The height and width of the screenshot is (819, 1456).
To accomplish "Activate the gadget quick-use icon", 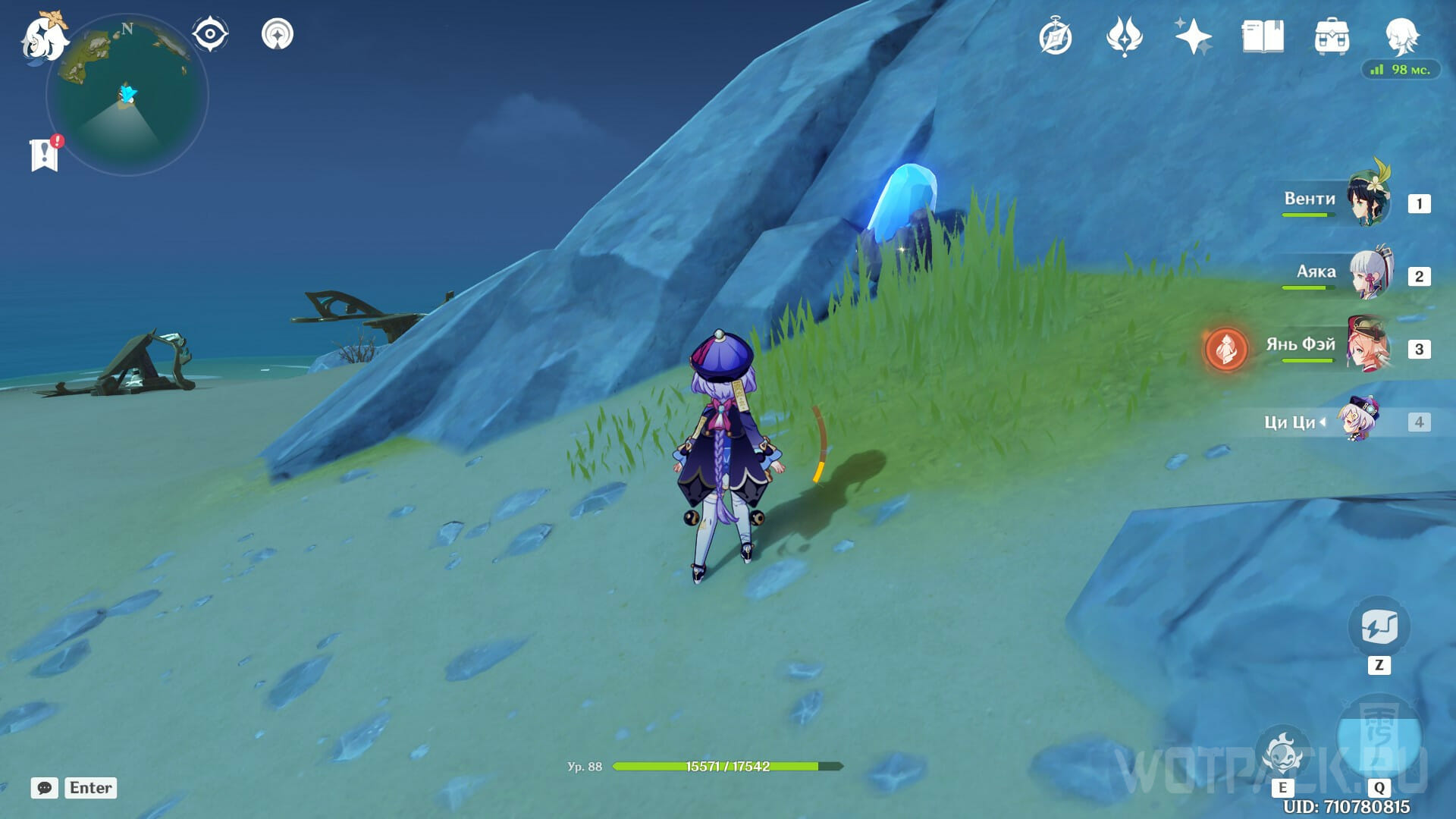I will pos(1379,628).
